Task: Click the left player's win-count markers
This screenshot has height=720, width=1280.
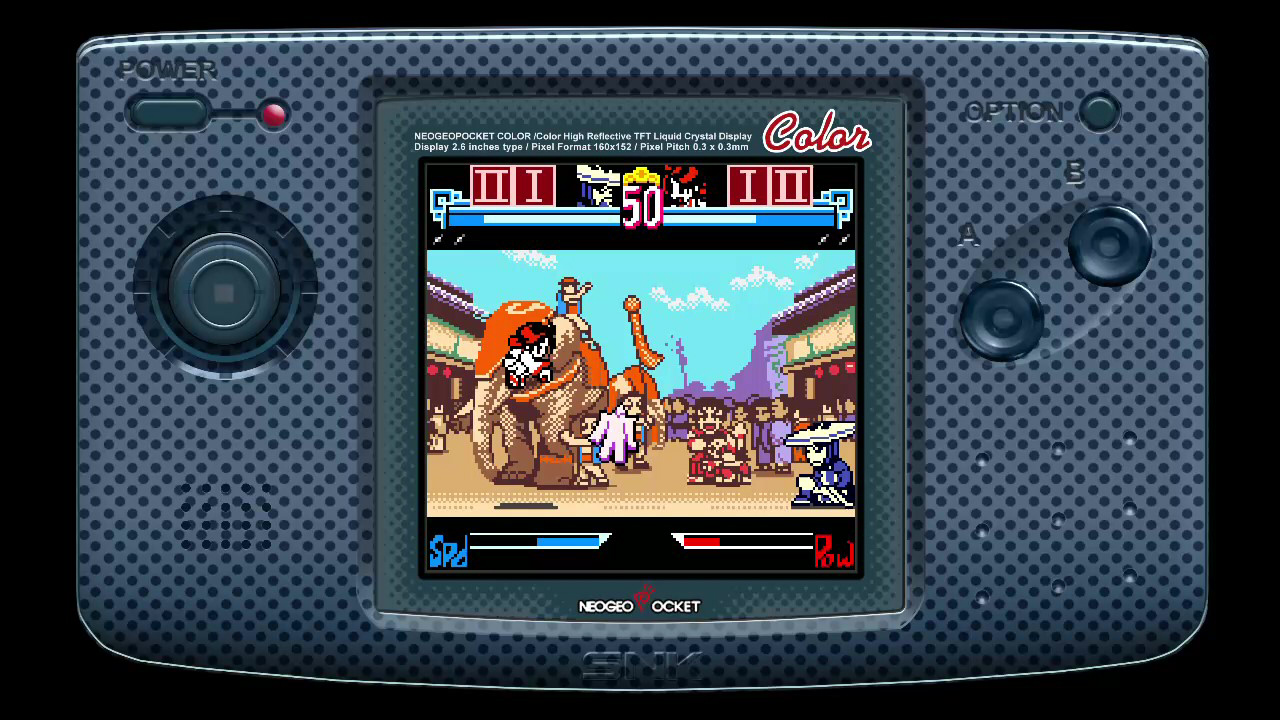Action: [x=511, y=189]
